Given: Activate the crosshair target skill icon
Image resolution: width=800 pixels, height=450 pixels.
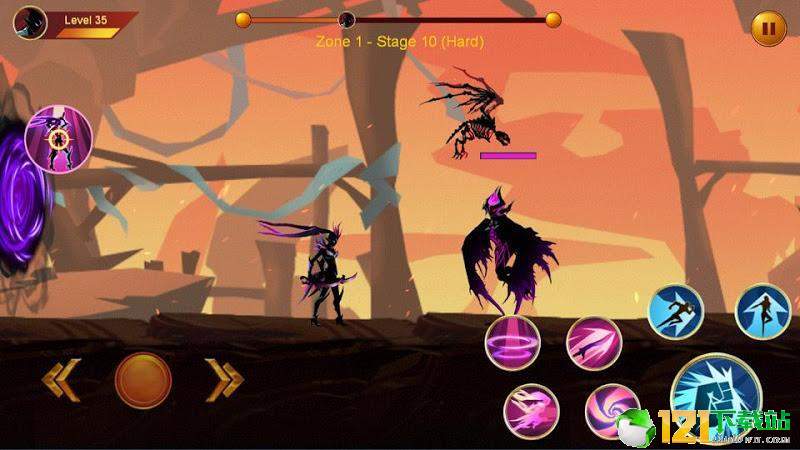Looking at the screenshot, I should pos(58,136).
